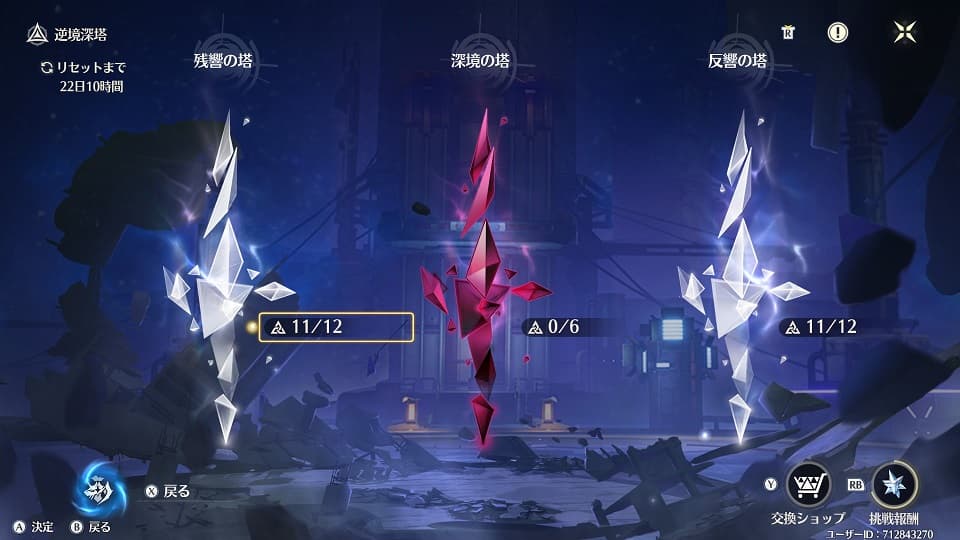
Task: Open the gift box R icon
Action: tap(788, 32)
